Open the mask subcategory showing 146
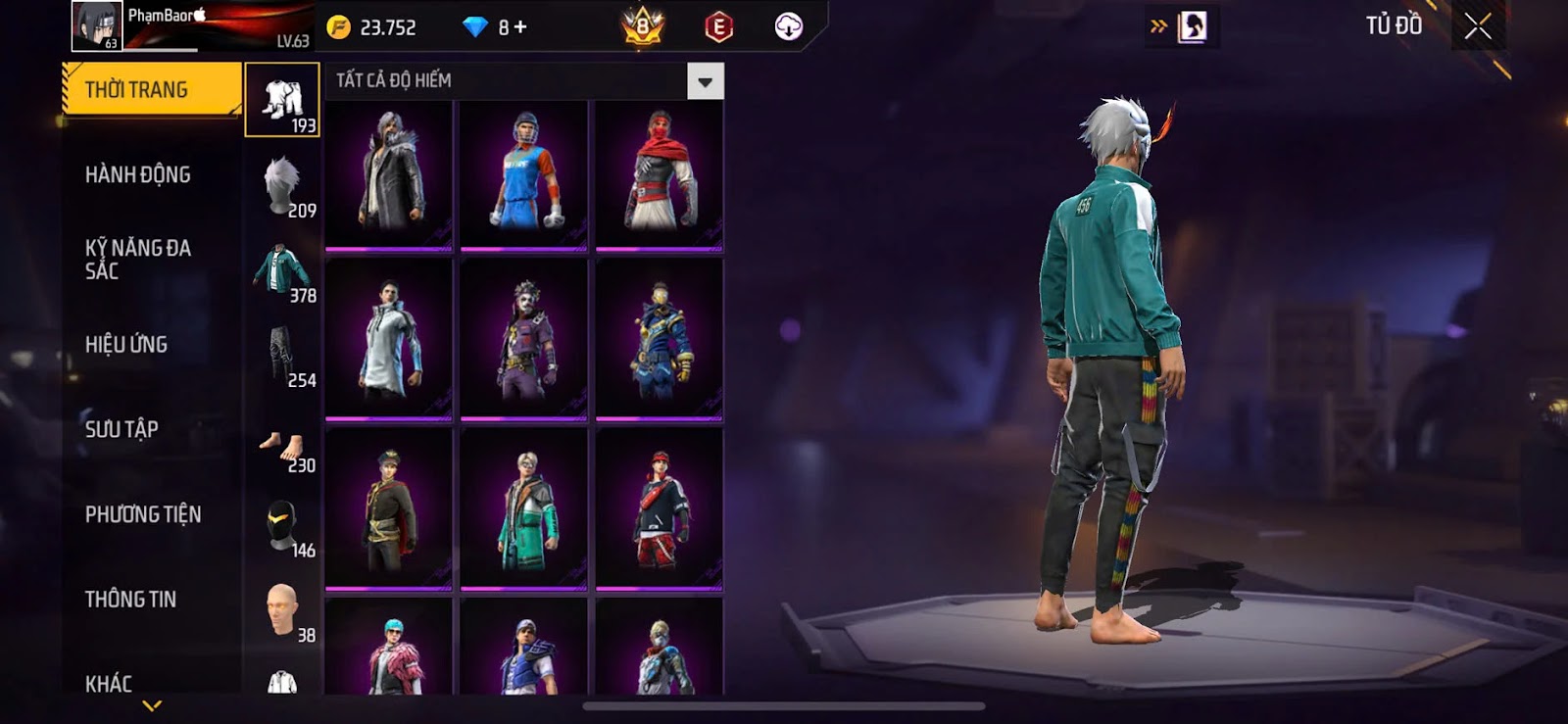 point(282,529)
